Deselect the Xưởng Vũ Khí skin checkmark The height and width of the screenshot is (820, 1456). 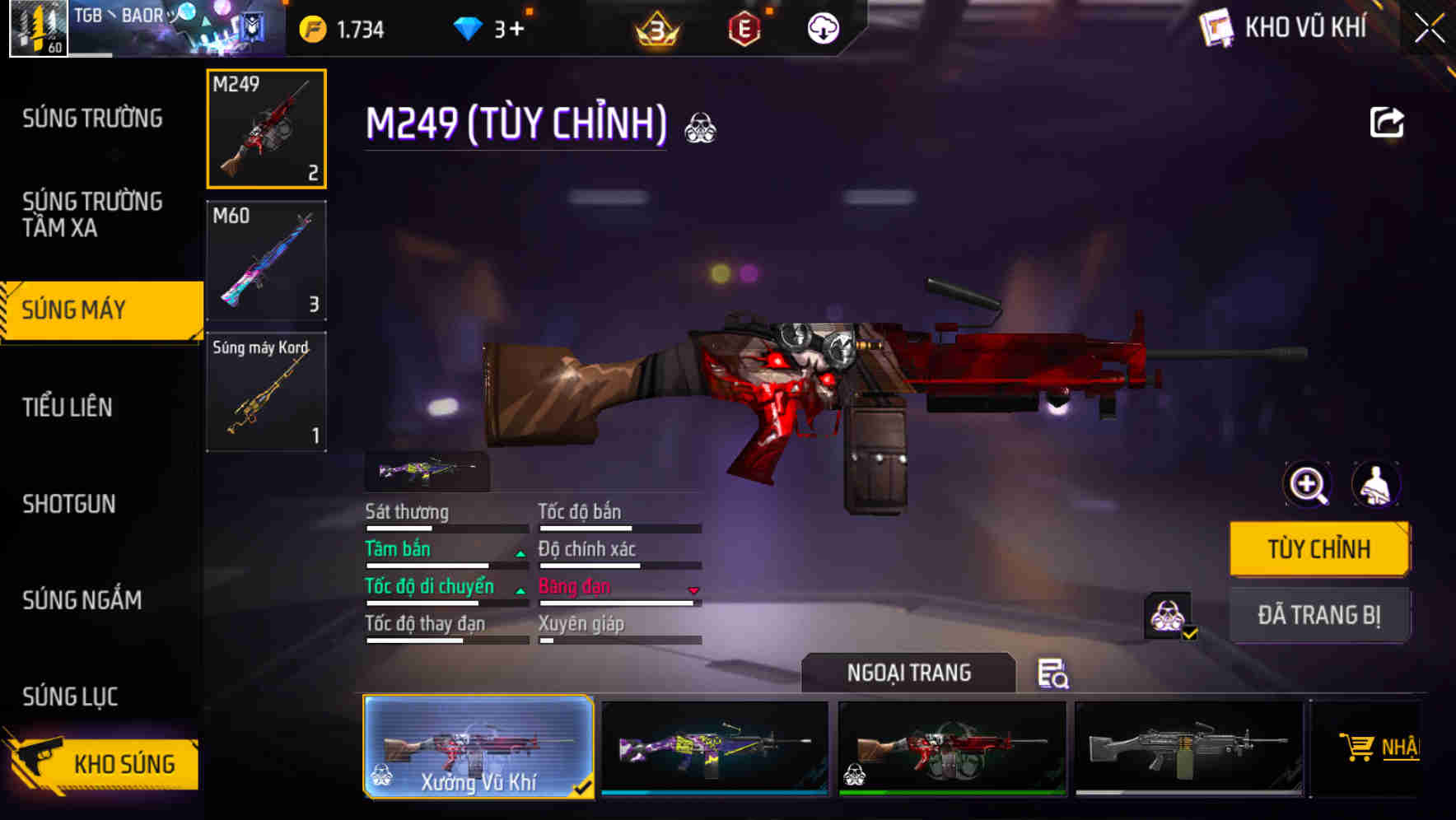click(x=585, y=786)
